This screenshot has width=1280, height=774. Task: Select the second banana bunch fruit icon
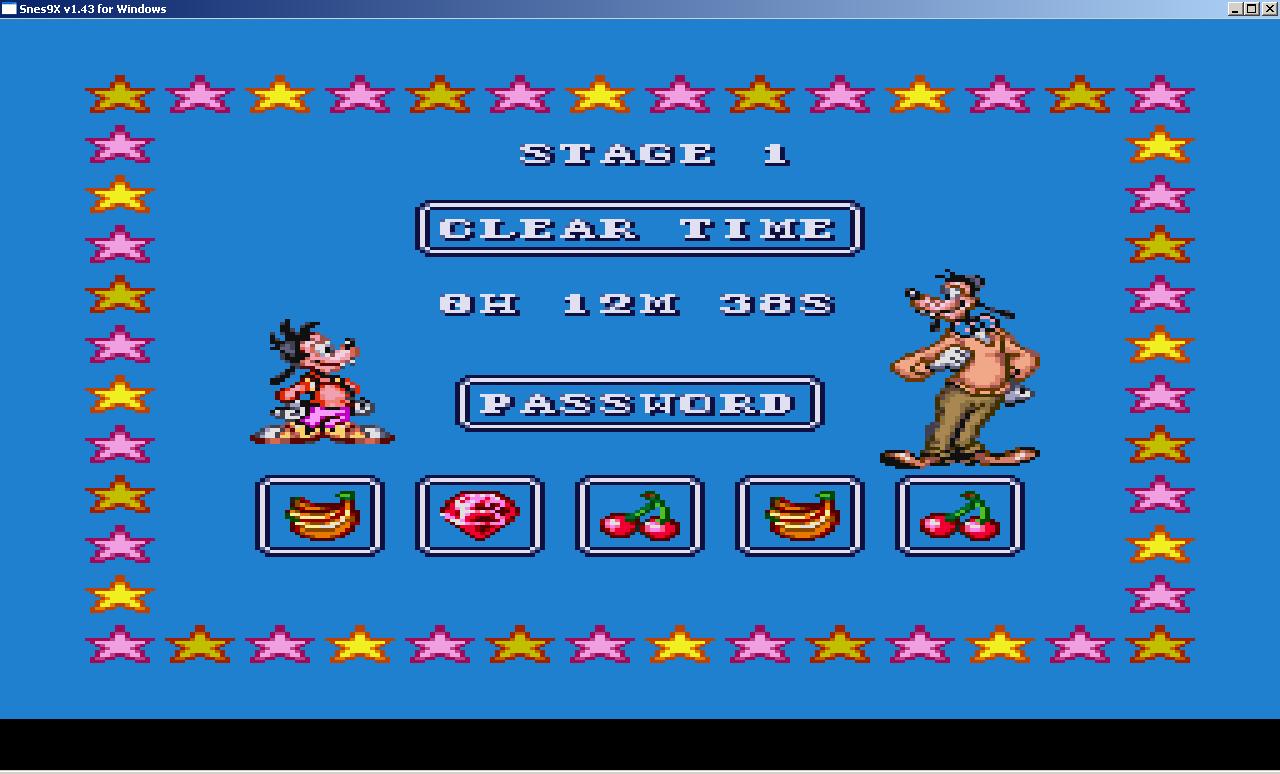click(800, 515)
